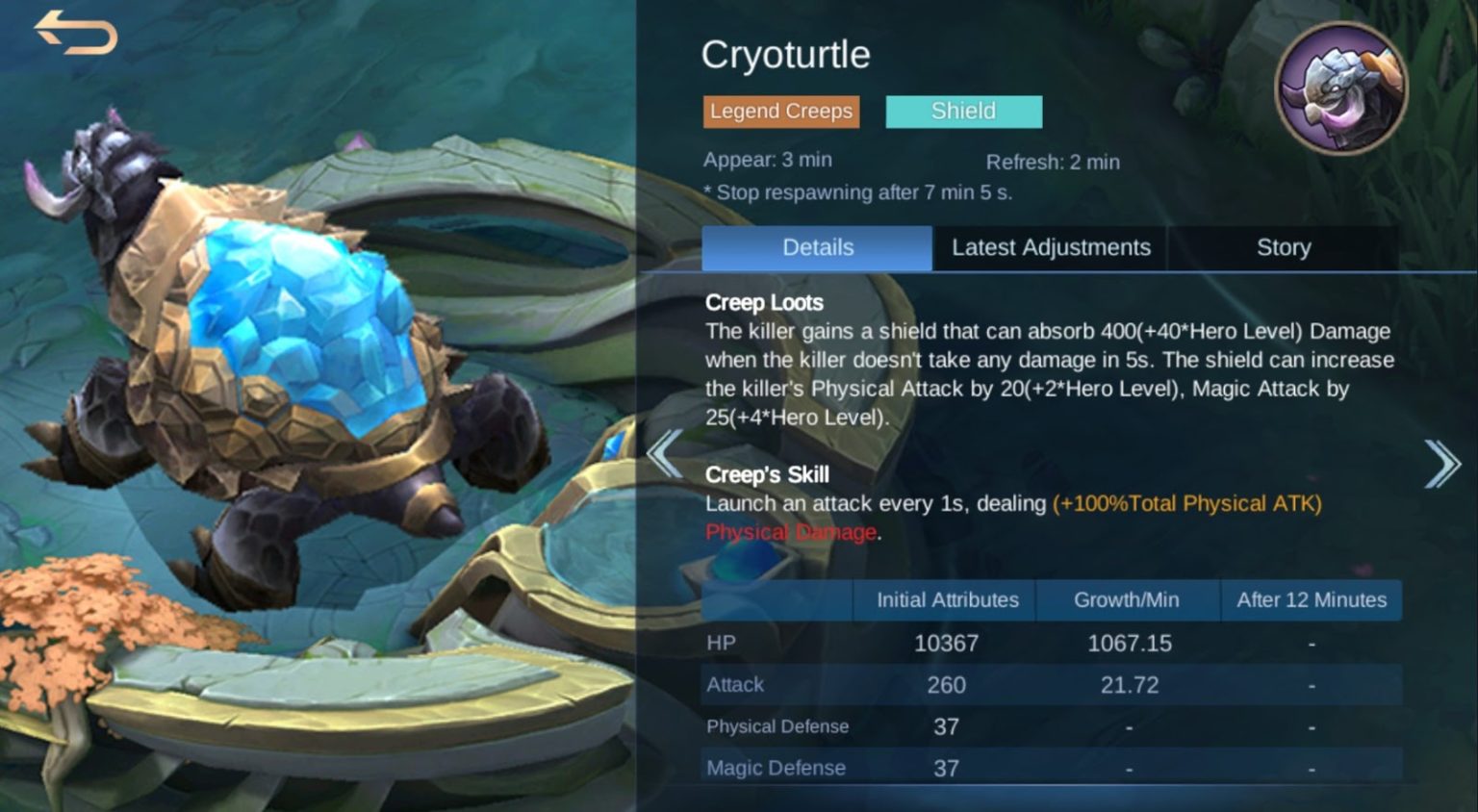Click the stat table corner cell
Image resolution: width=1478 pixels, height=812 pixels.
pyautogui.click(x=777, y=599)
